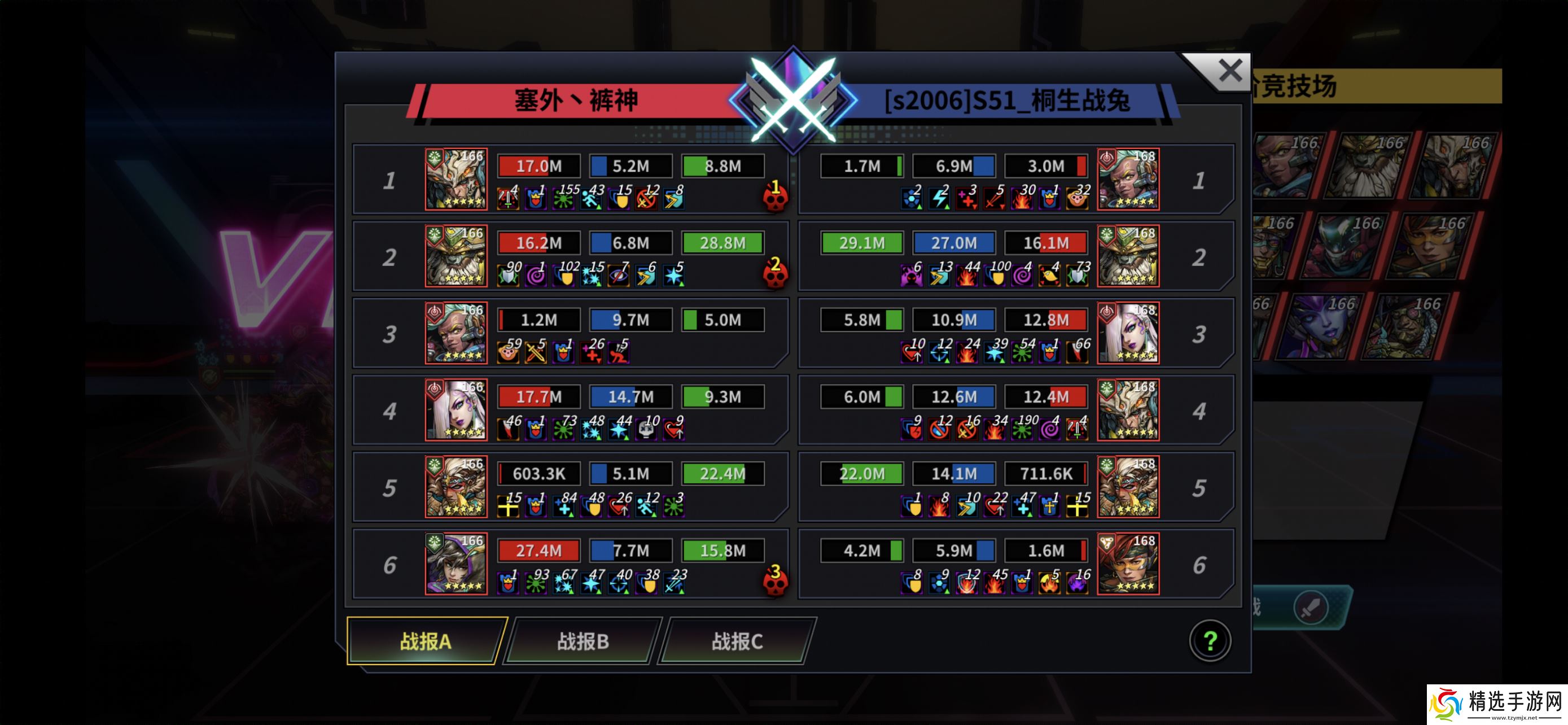This screenshot has height=725, width=1568.
Task: Select the hero portrait of 塞外丶裤神 in row one
Action: [x=456, y=180]
